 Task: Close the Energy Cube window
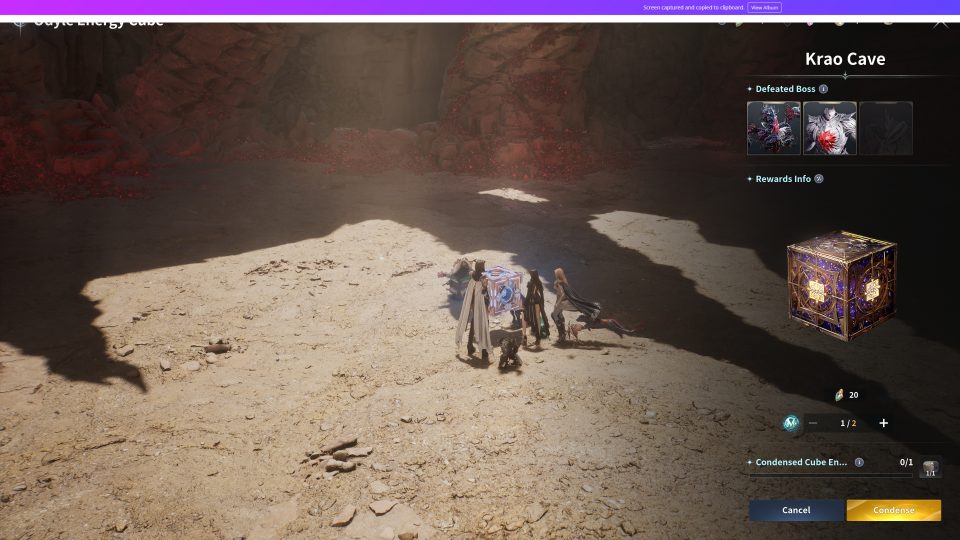point(940,21)
